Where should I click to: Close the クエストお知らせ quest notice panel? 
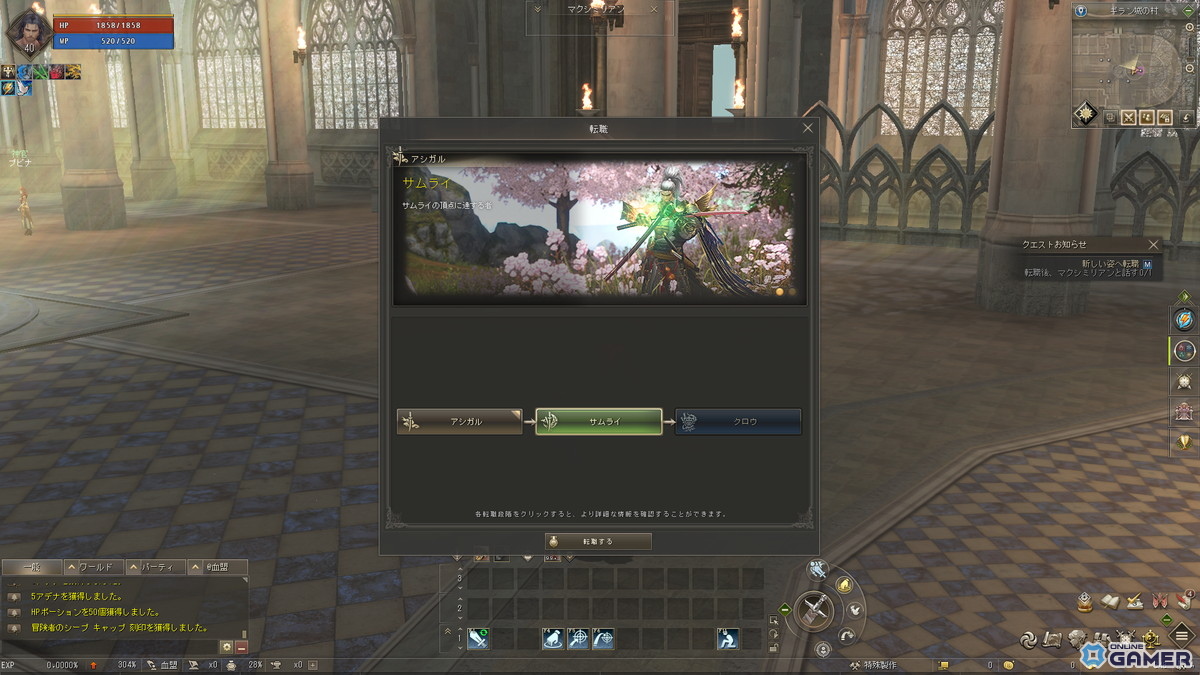tap(1153, 244)
